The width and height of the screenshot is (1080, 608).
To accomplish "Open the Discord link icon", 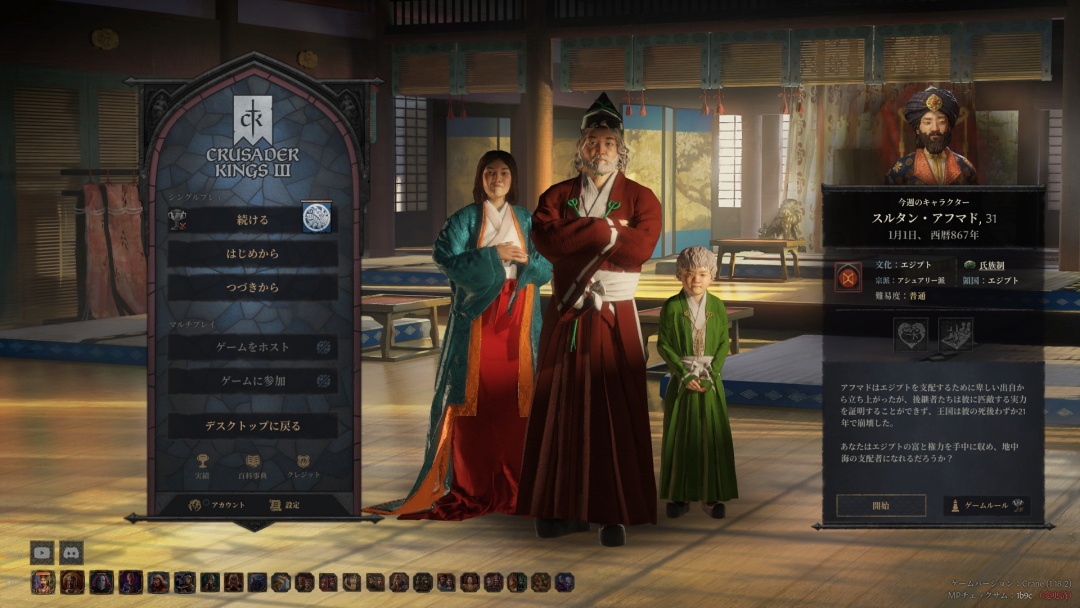I will (x=71, y=551).
